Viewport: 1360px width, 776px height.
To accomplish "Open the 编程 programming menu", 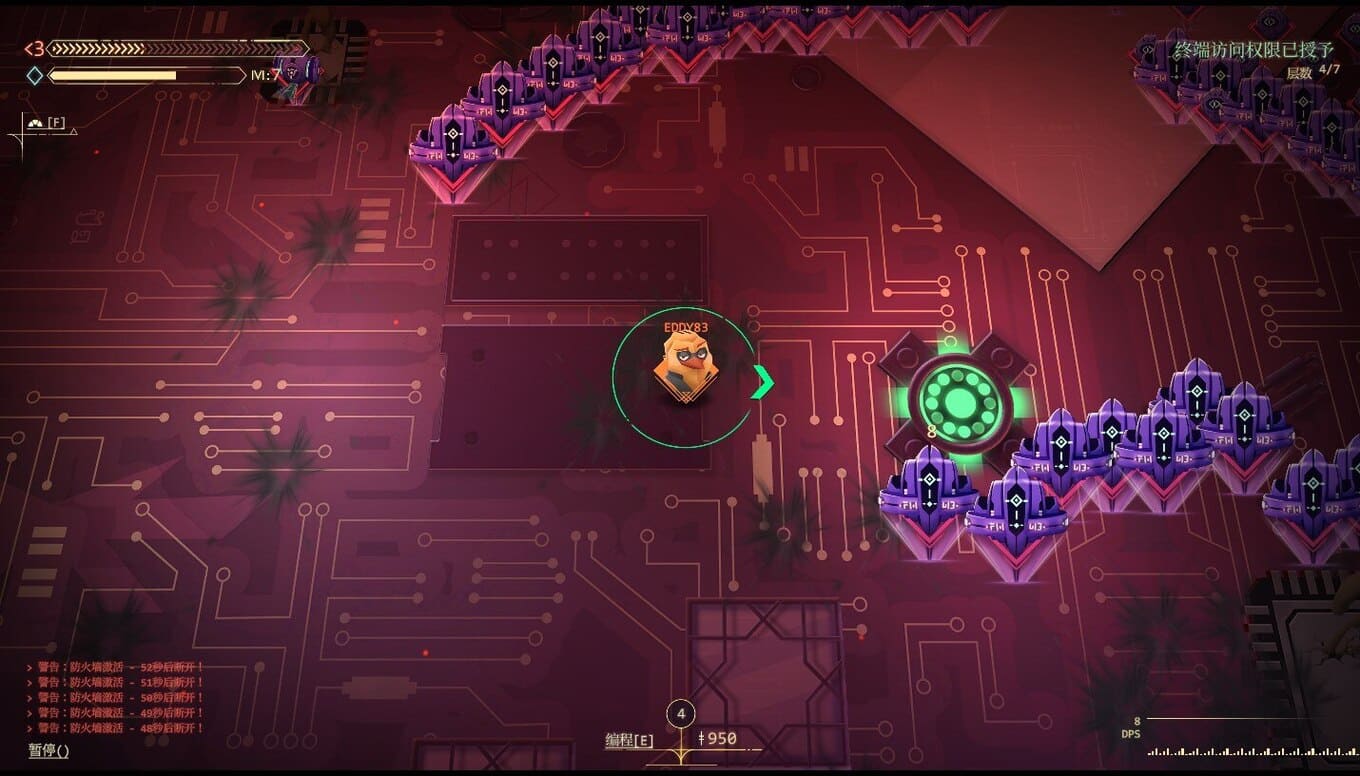I will (x=629, y=740).
